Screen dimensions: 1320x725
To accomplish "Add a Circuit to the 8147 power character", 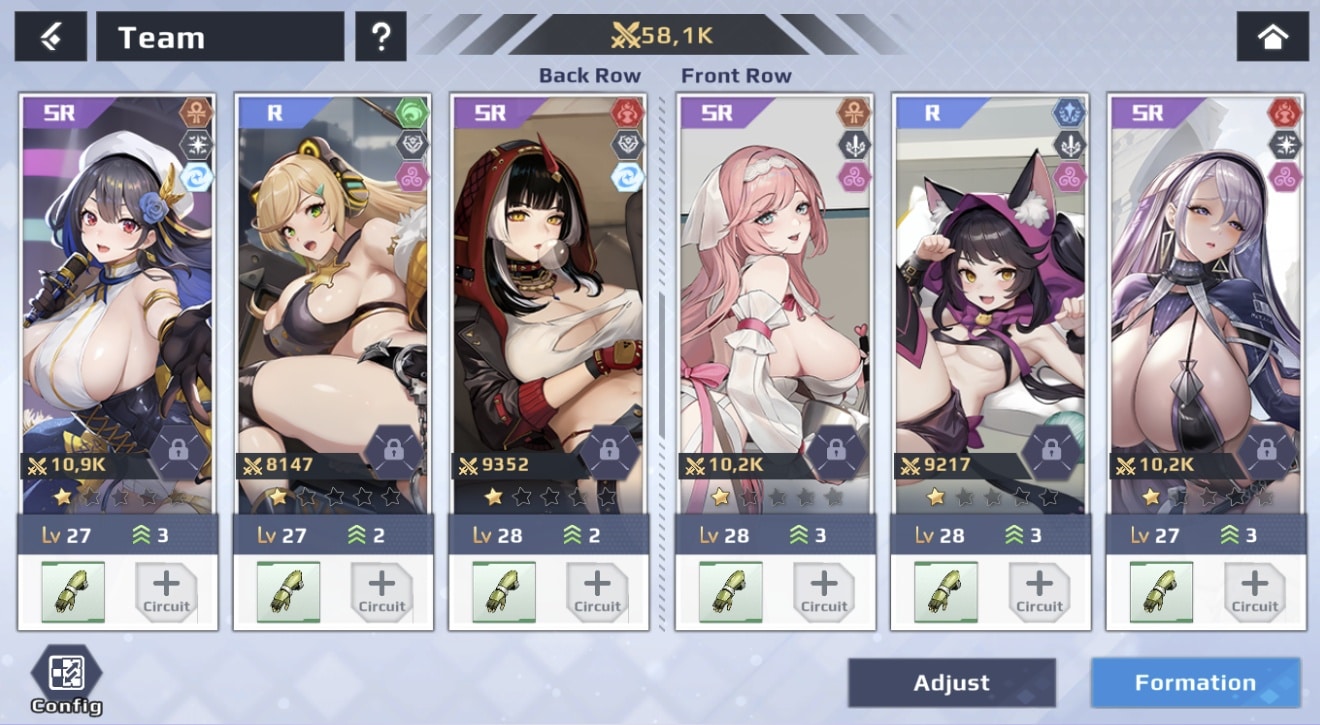I will [x=381, y=592].
